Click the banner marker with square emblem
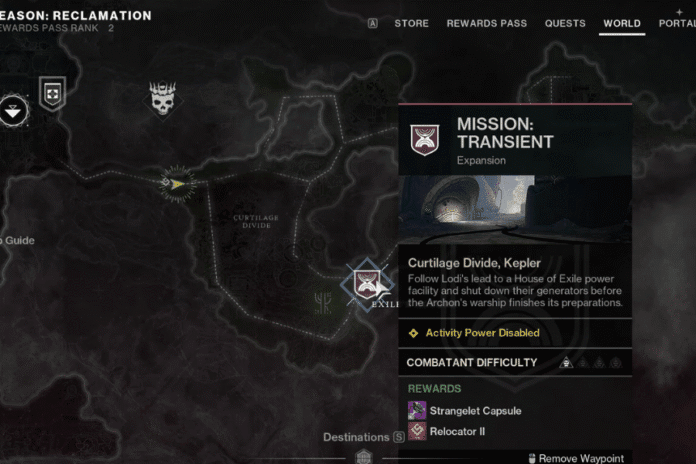 point(52,93)
